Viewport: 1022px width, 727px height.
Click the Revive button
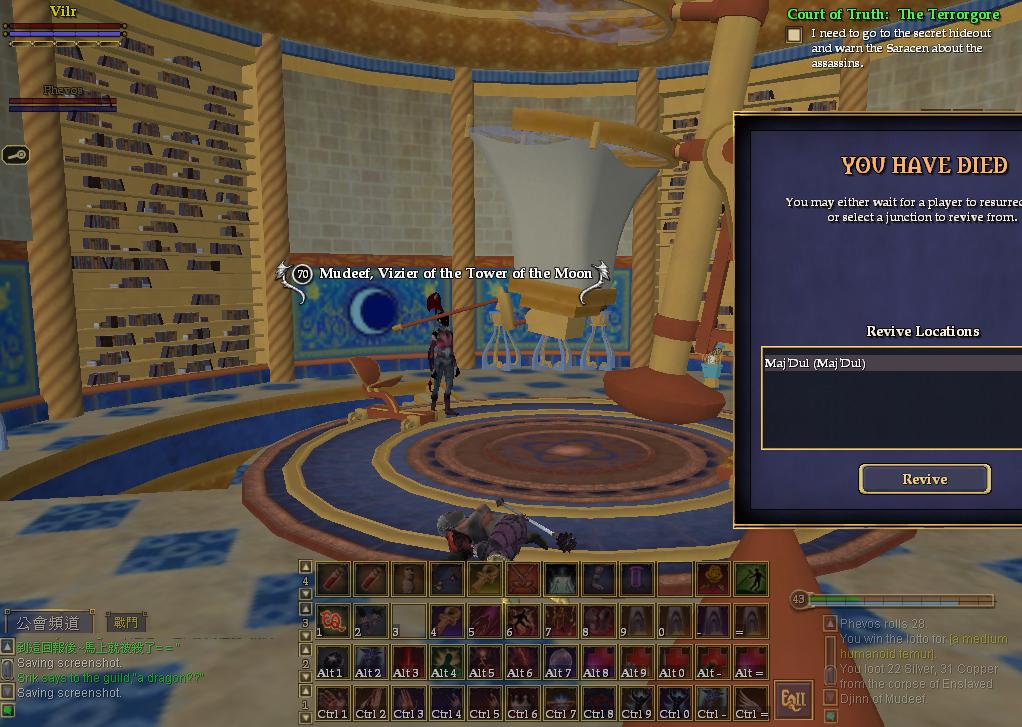924,479
